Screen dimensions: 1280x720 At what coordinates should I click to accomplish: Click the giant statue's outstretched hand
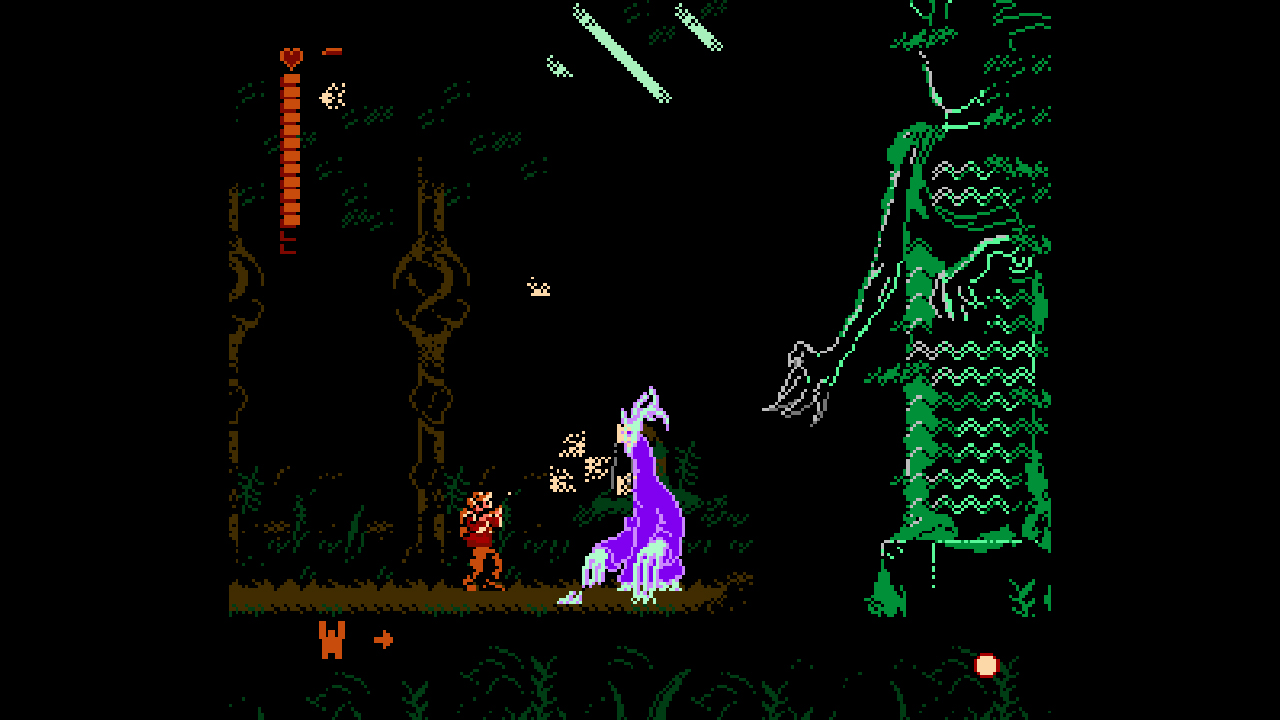[795, 380]
